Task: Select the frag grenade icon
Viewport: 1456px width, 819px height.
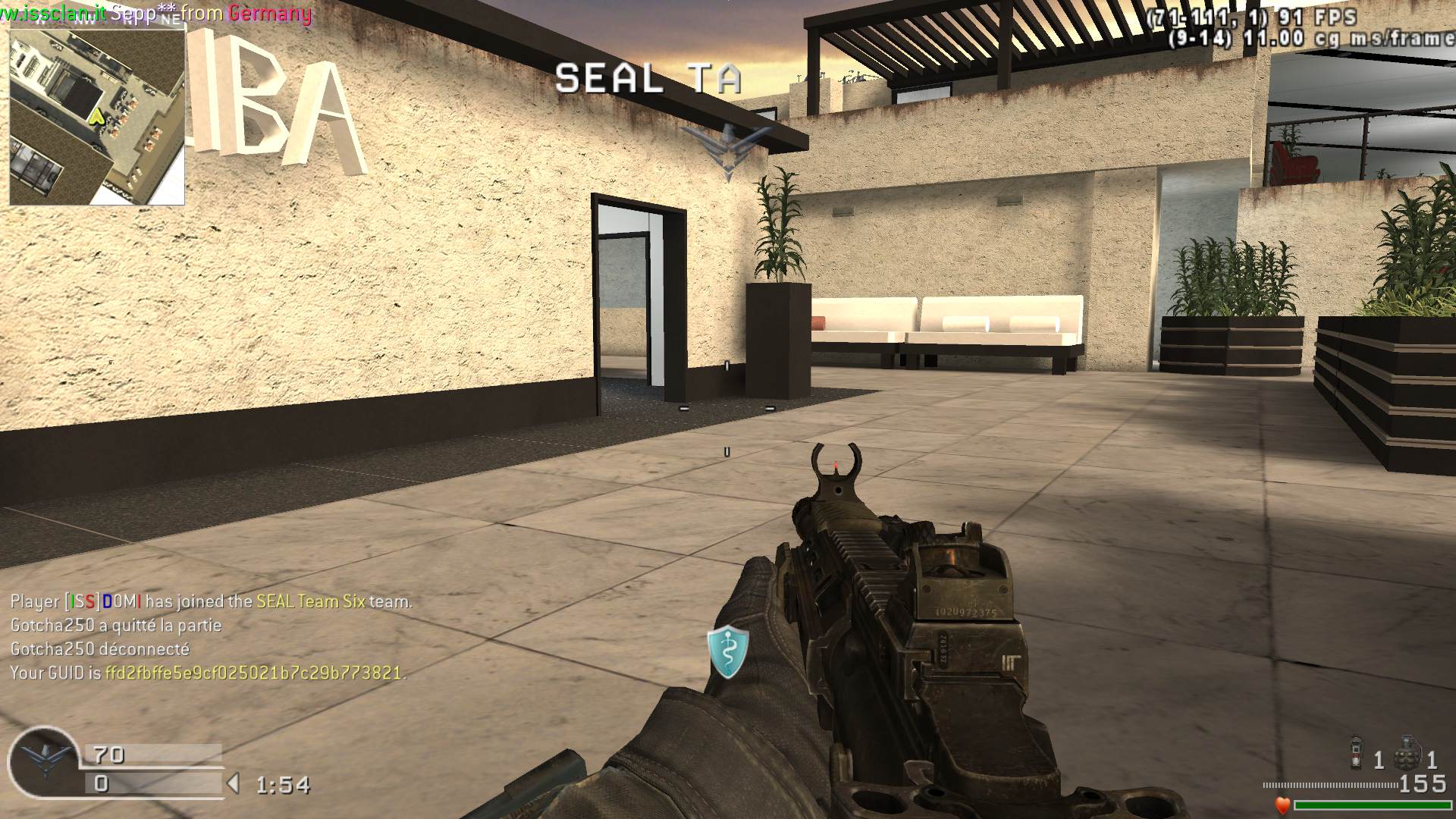Action: tap(1408, 752)
